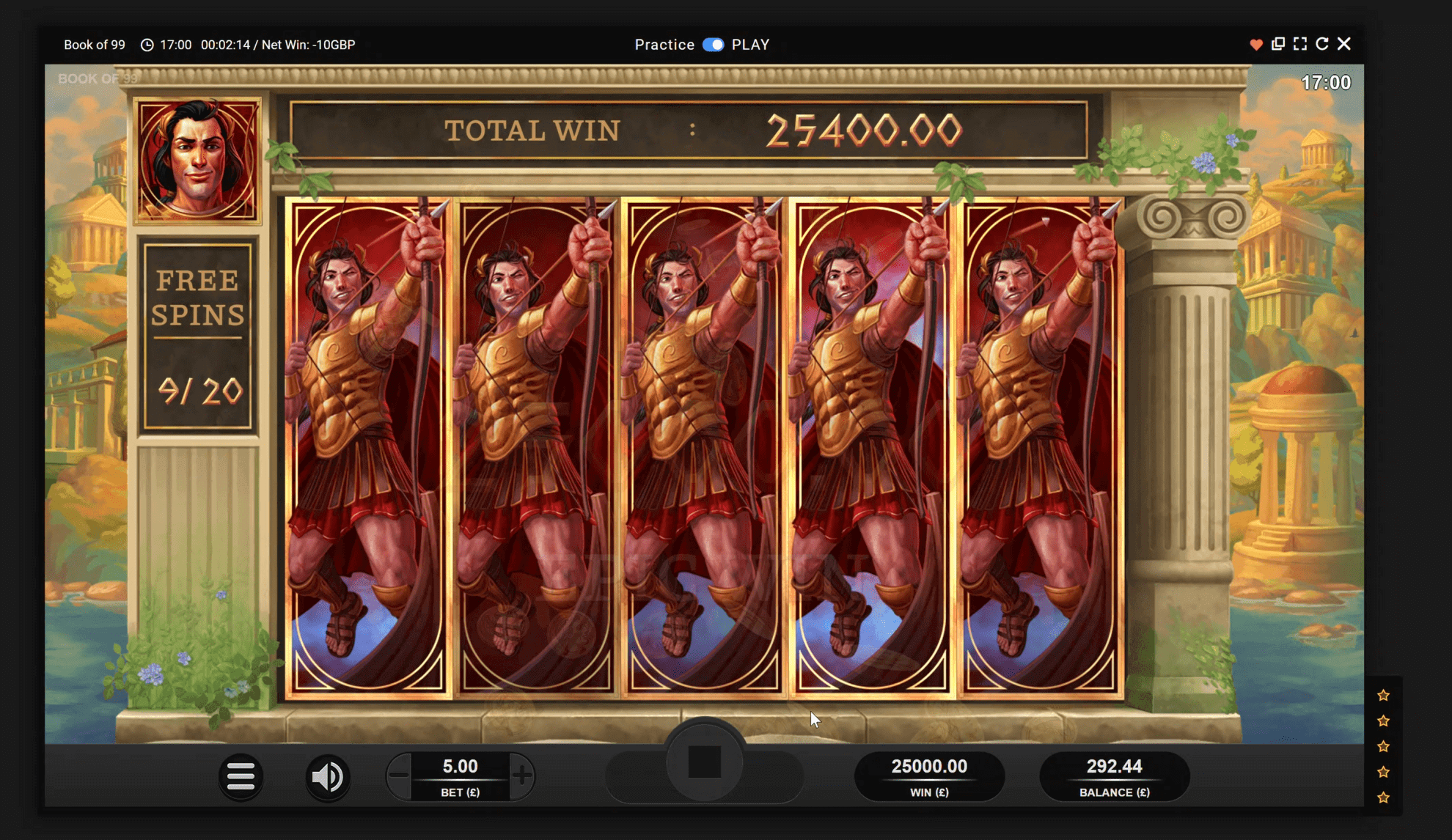1452x840 pixels.
Task: Close the game window
Action: point(1344,44)
